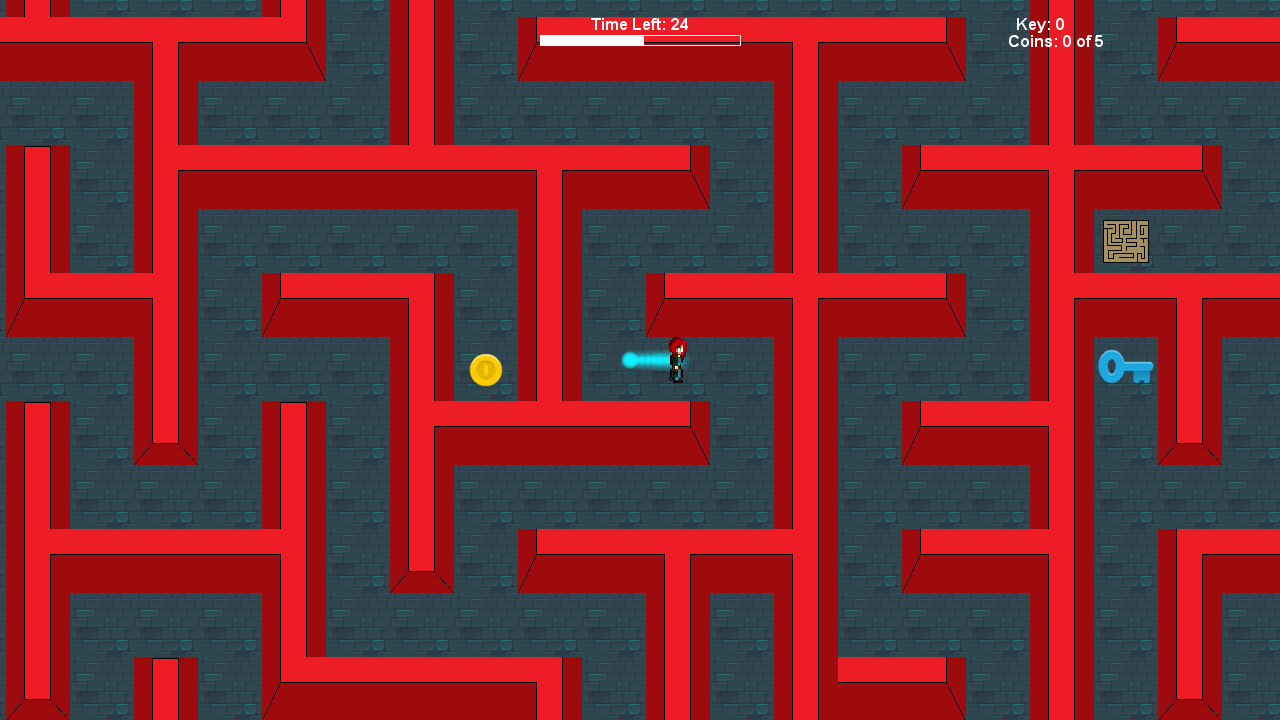
Task: Click the key's circular handle
Action: click(1110, 366)
